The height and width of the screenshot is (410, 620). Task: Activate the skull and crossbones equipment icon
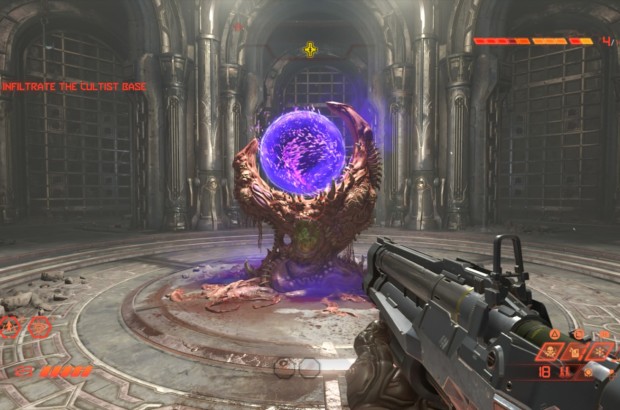(550, 352)
